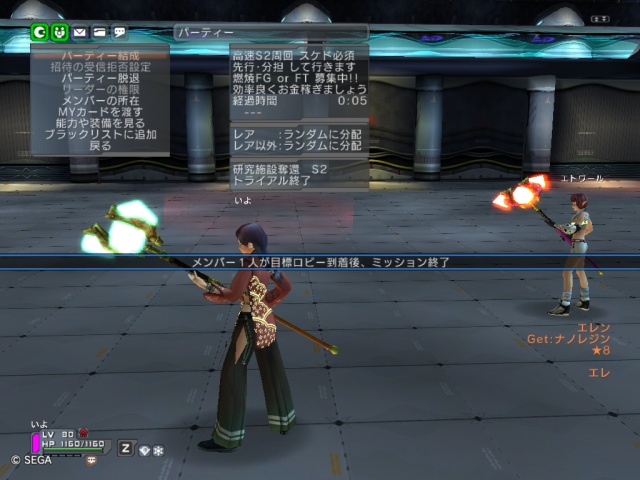This screenshot has width=640, height=480.
Task: Open the green C icon tab
Action: tap(40, 32)
